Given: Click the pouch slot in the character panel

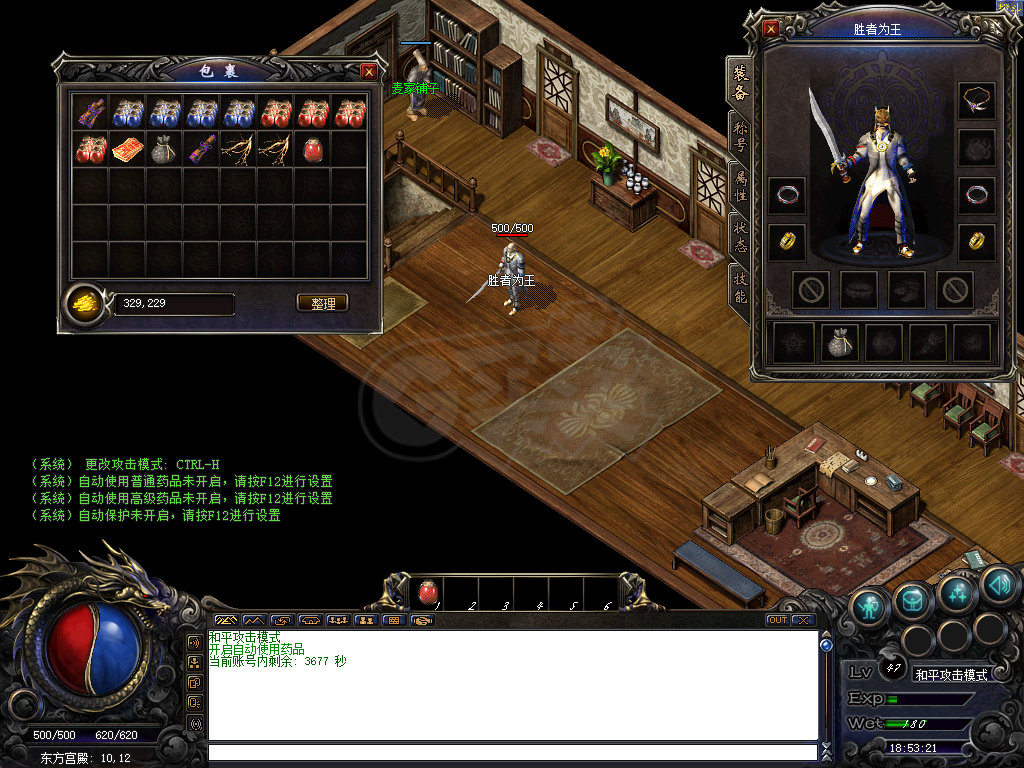Looking at the screenshot, I should [x=840, y=343].
